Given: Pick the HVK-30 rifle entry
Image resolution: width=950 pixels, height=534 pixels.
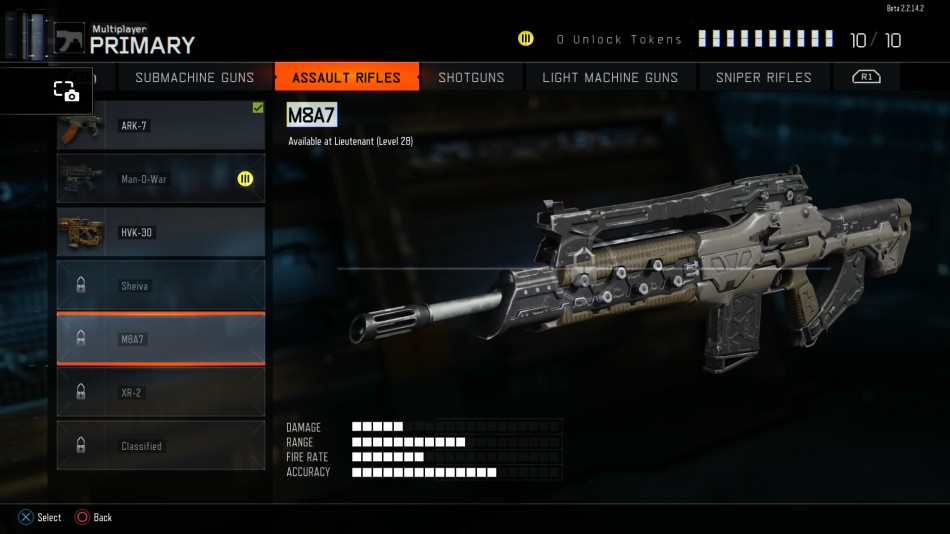Looking at the screenshot, I should tap(161, 232).
